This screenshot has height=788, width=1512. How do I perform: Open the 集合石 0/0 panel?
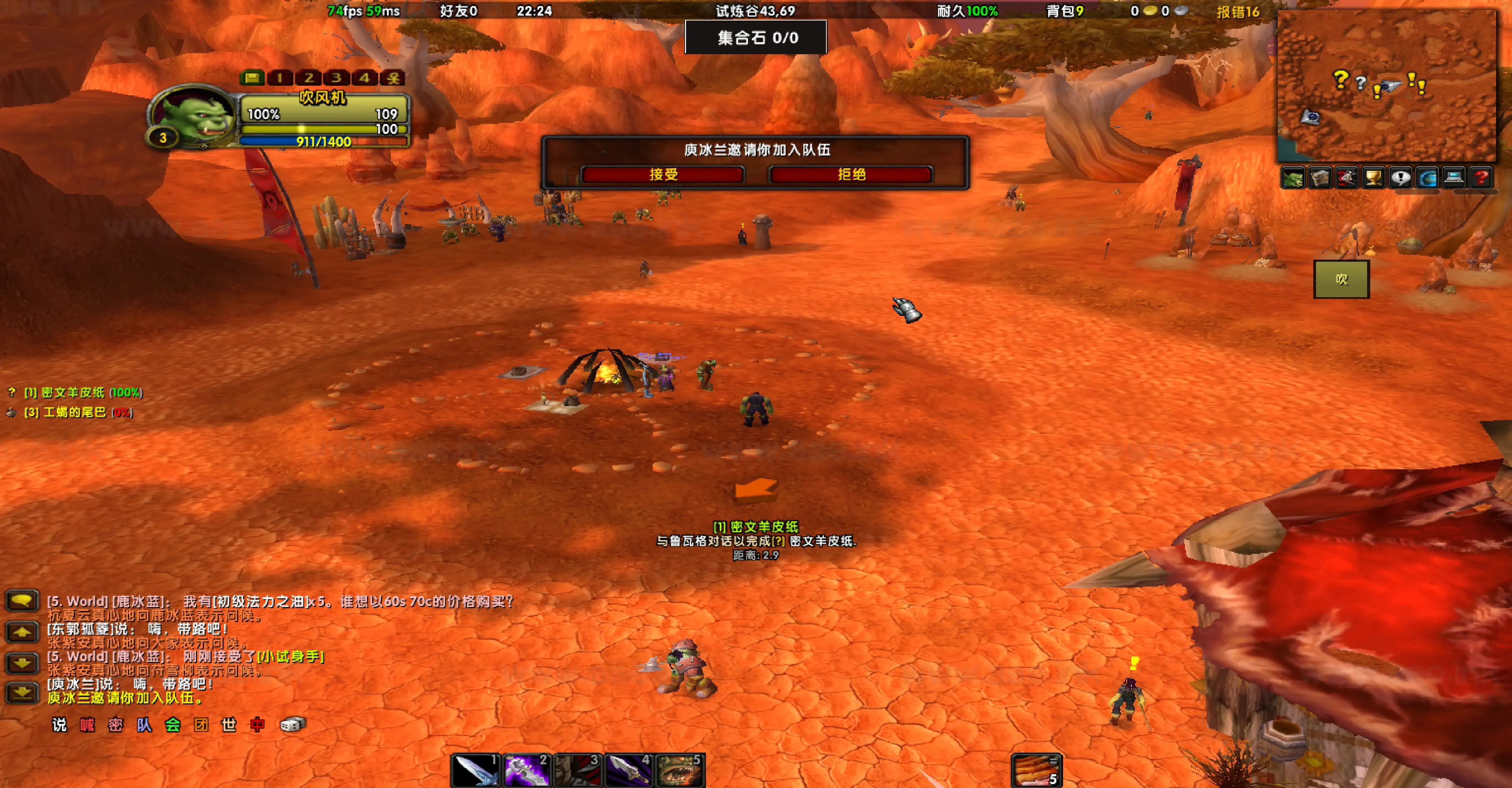coord(756,38)
